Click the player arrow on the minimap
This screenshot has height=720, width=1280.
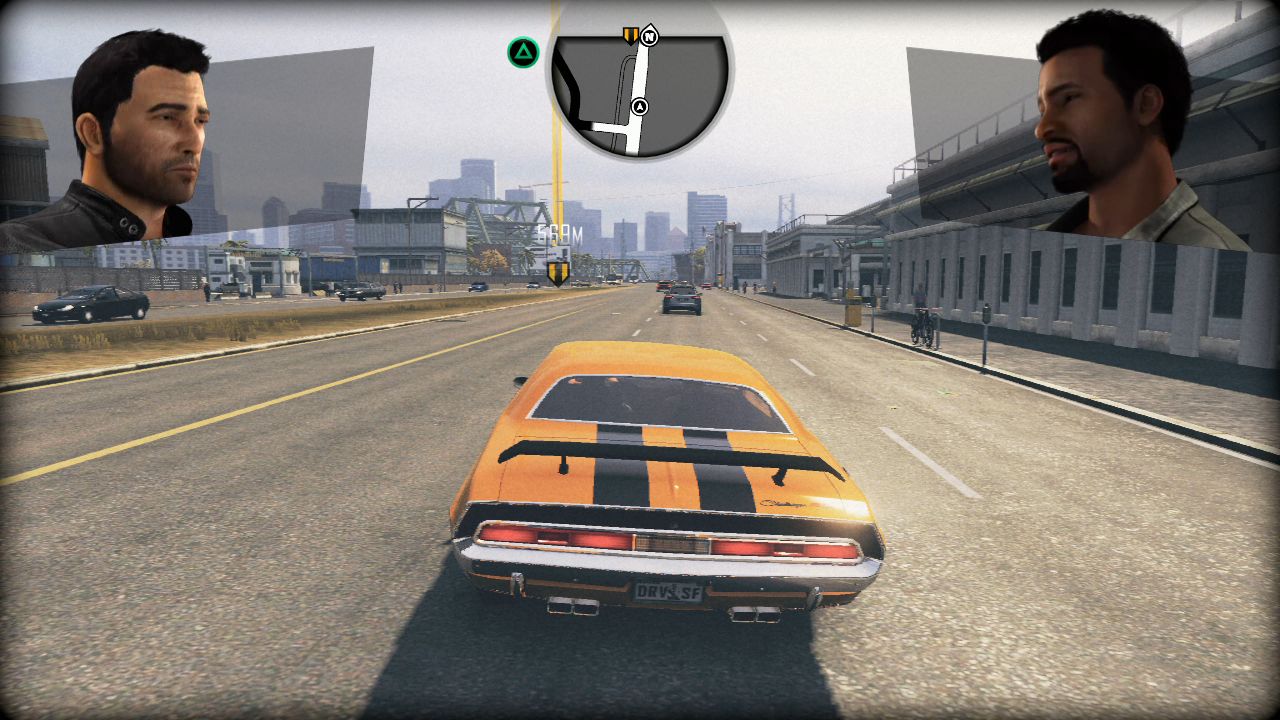[640, 106]
